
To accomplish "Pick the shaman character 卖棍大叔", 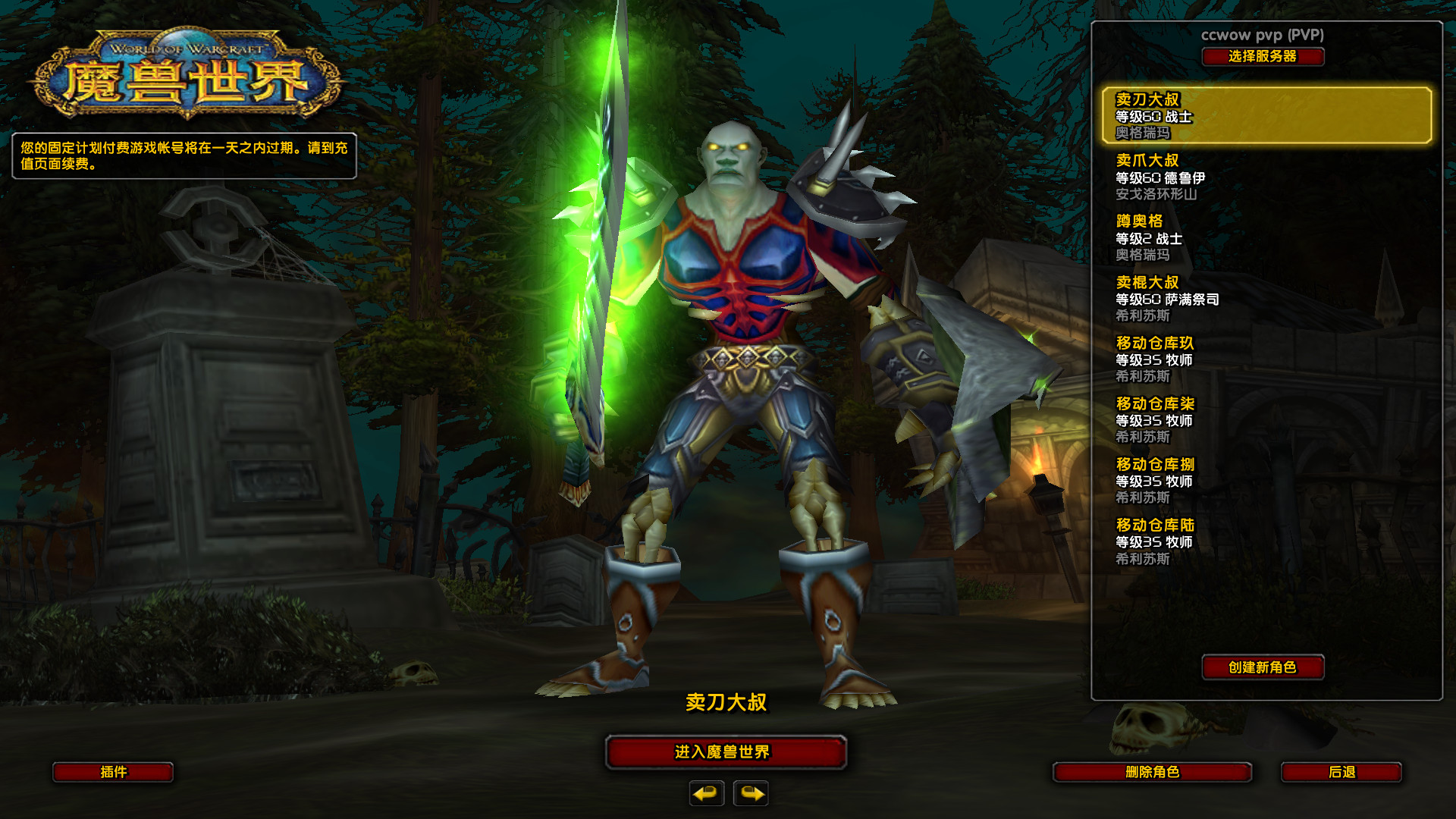I will pyautogui.click(x=1266, y=298).
